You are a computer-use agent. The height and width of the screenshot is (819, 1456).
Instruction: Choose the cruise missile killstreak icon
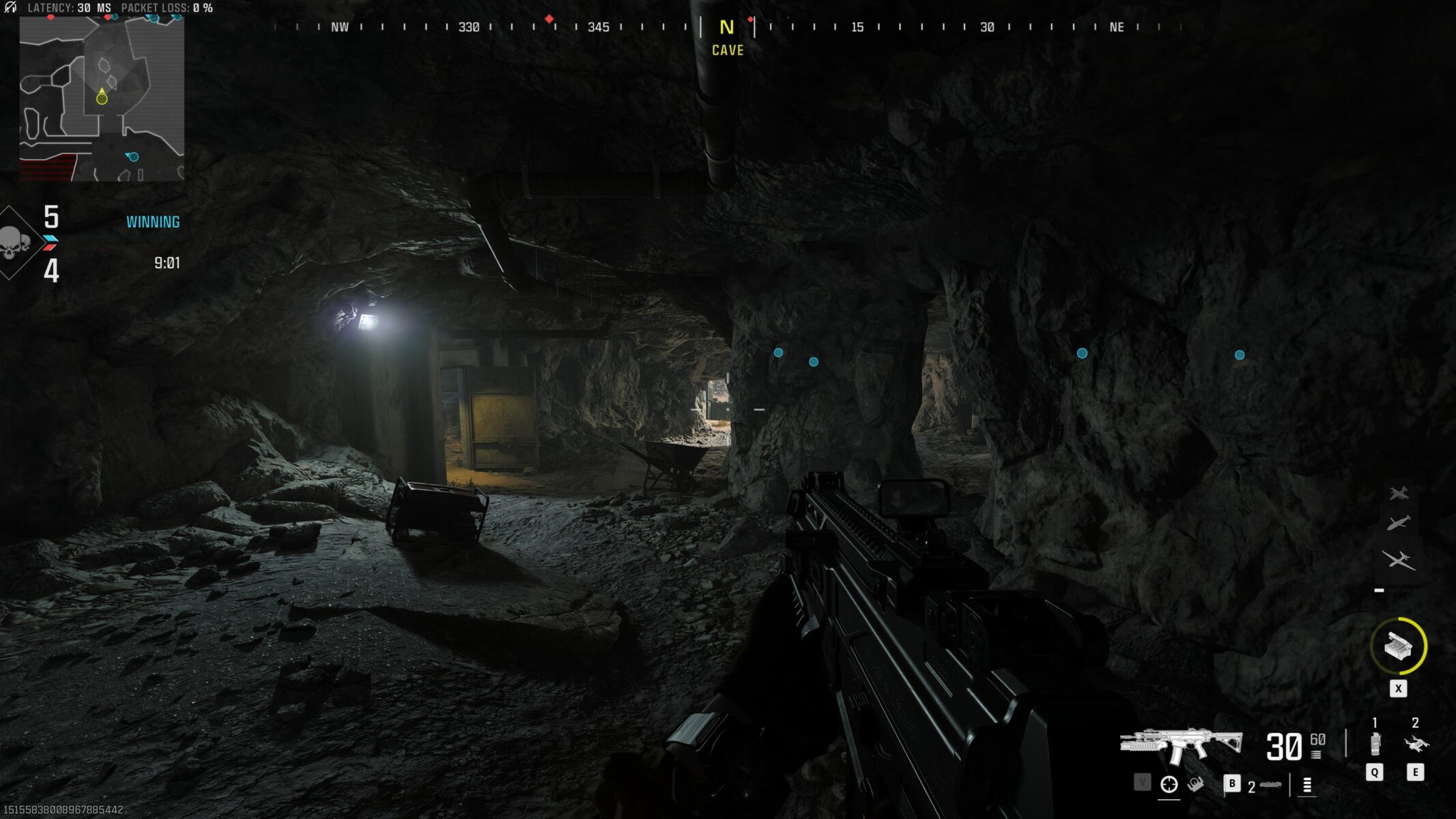point(1399,523)
